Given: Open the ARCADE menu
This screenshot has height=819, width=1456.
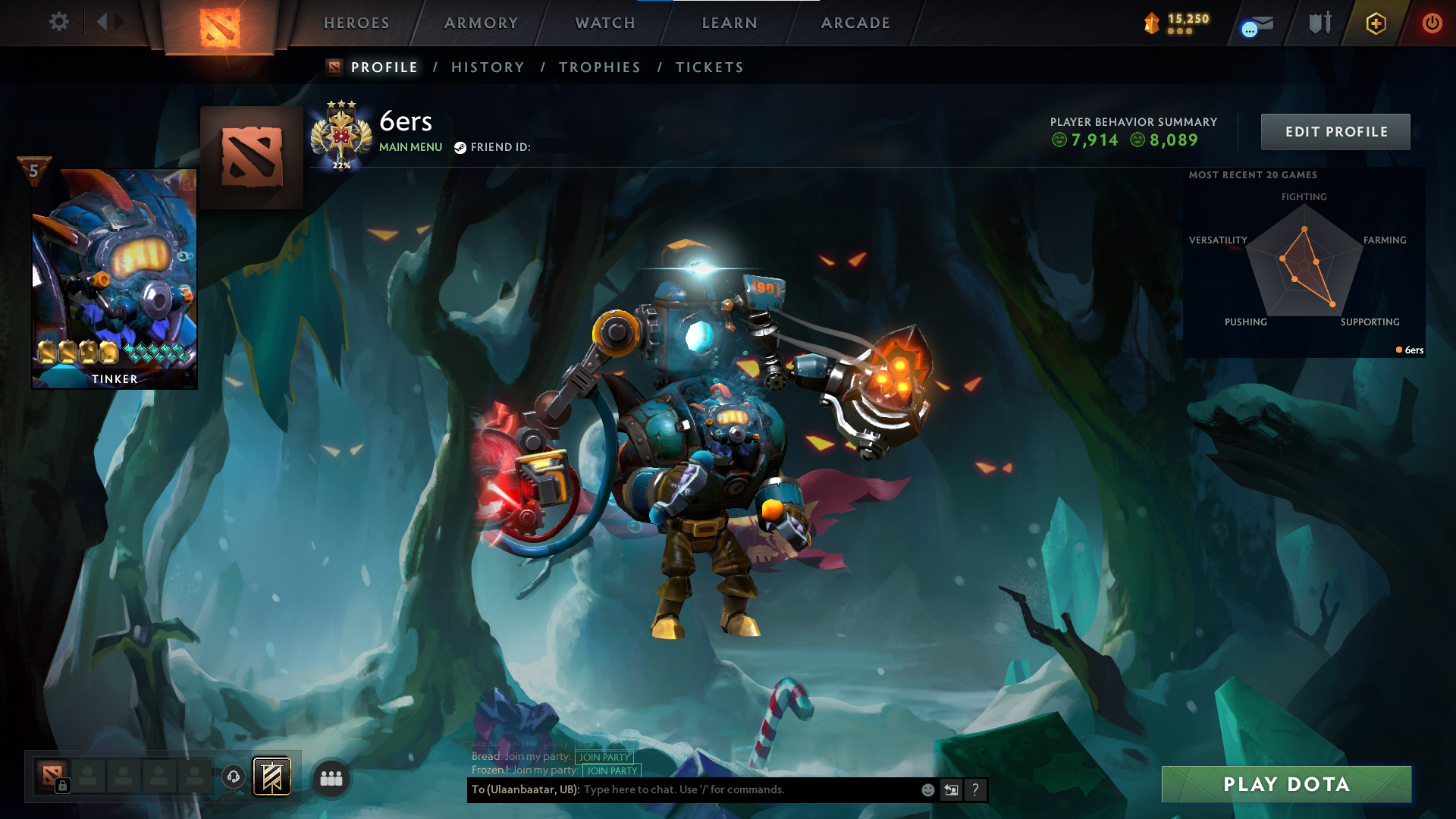Looking at the screenshot, I should [855, 23].
